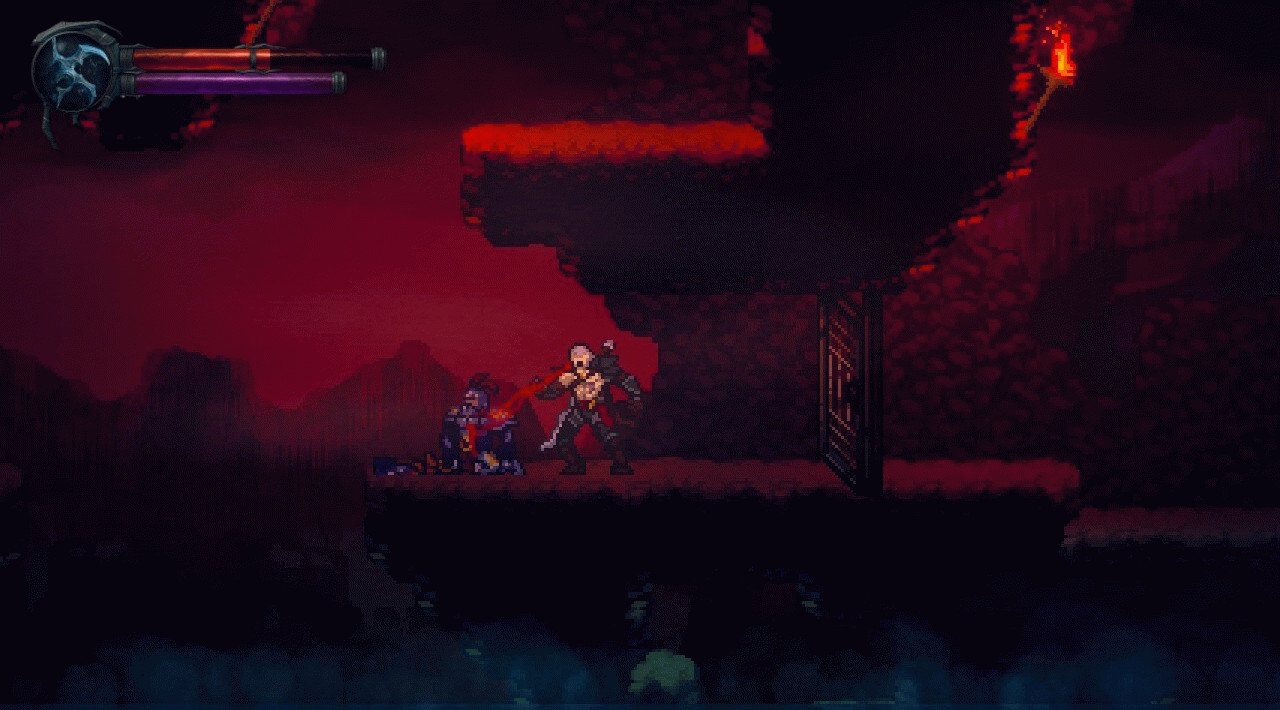The height and width of the screenshot is (710, 1280).
Task: Click the bladed emblem orb icon
Action: click(72, 69)
